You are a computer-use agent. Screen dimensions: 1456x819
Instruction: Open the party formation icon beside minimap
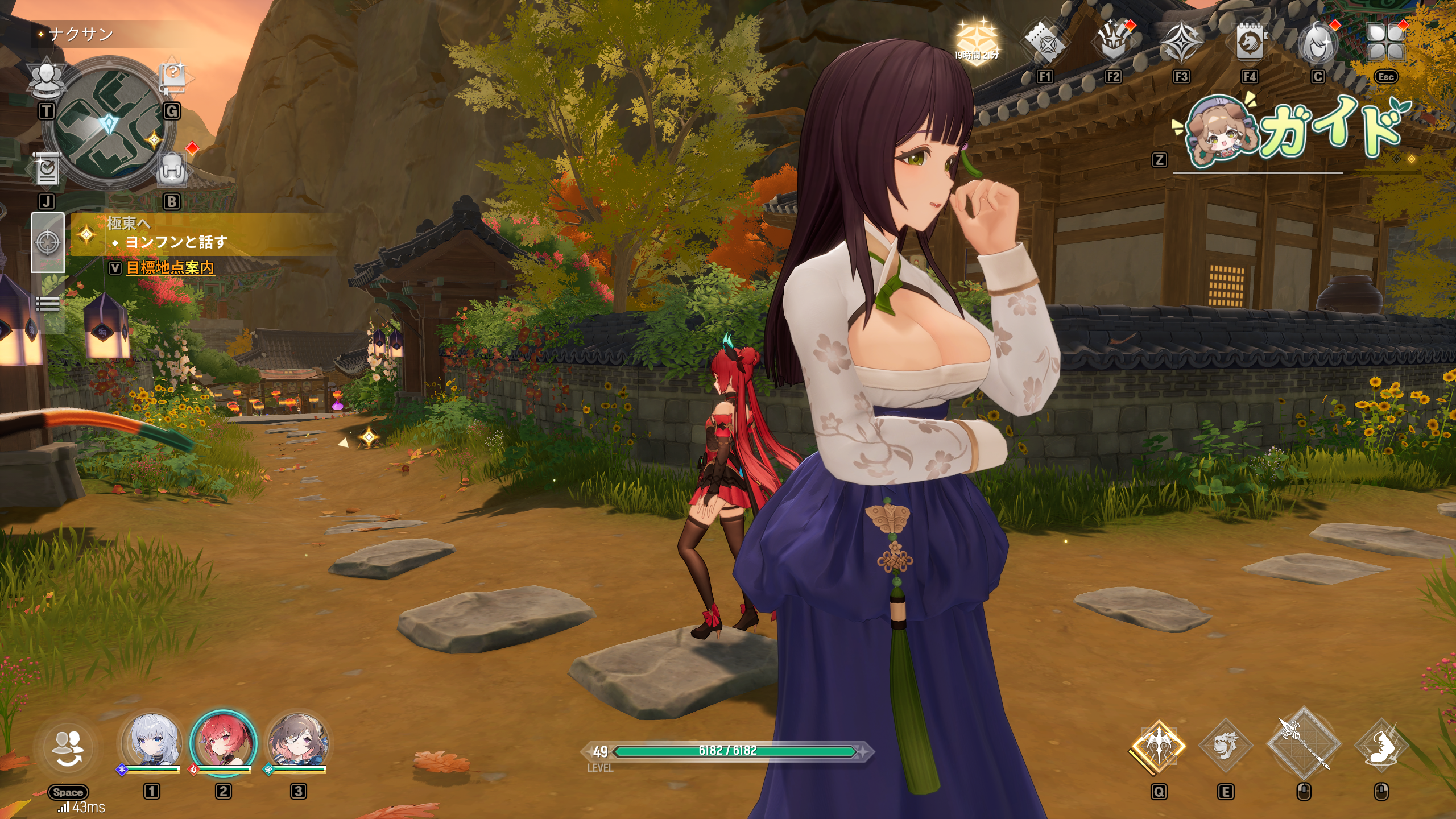click(x=47, y=79)
